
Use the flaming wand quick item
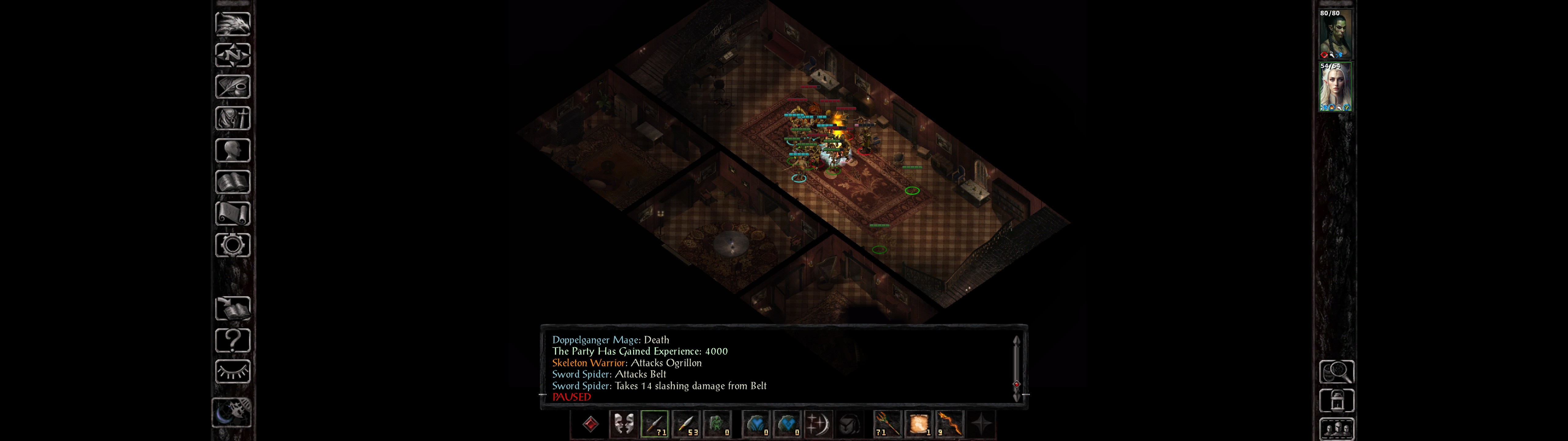(x=950, y=424)
